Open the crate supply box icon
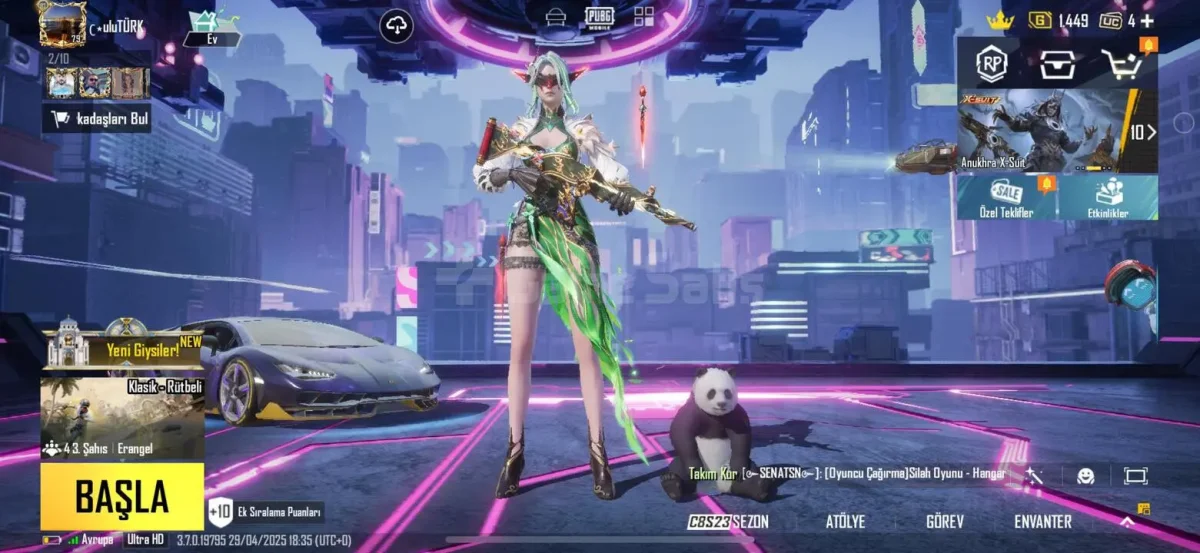Screen dimensions: 1200x553 click(1056, 65)
